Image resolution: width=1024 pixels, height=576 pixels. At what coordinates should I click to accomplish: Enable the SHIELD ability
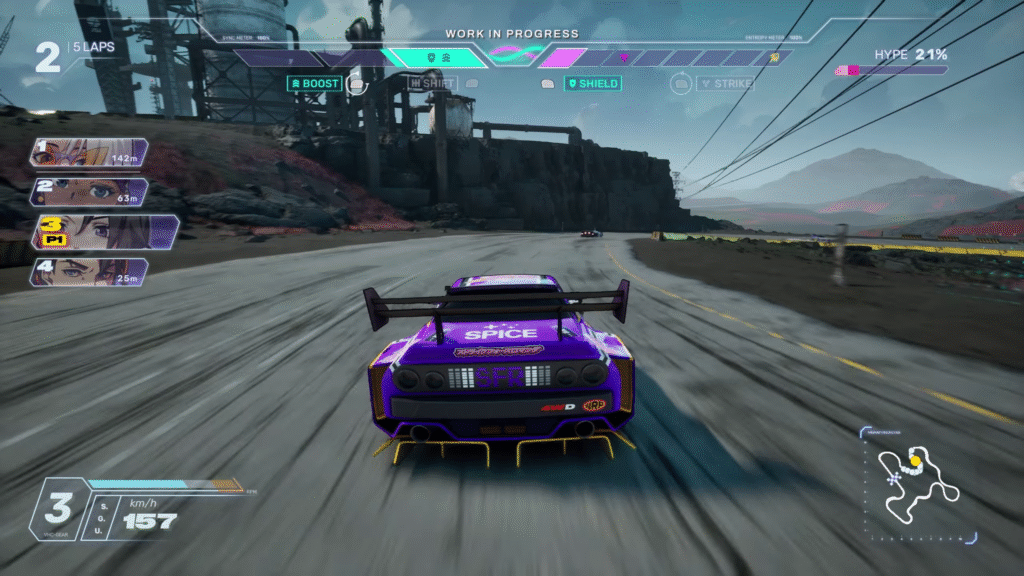(x=592, y=84)
